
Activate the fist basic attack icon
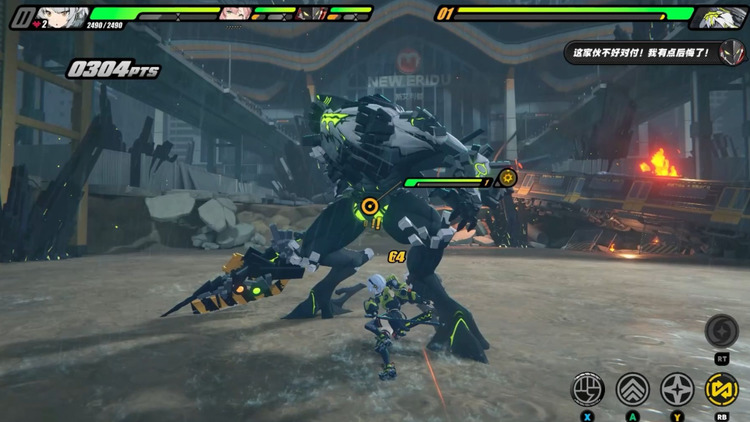[x=587, y=389]
